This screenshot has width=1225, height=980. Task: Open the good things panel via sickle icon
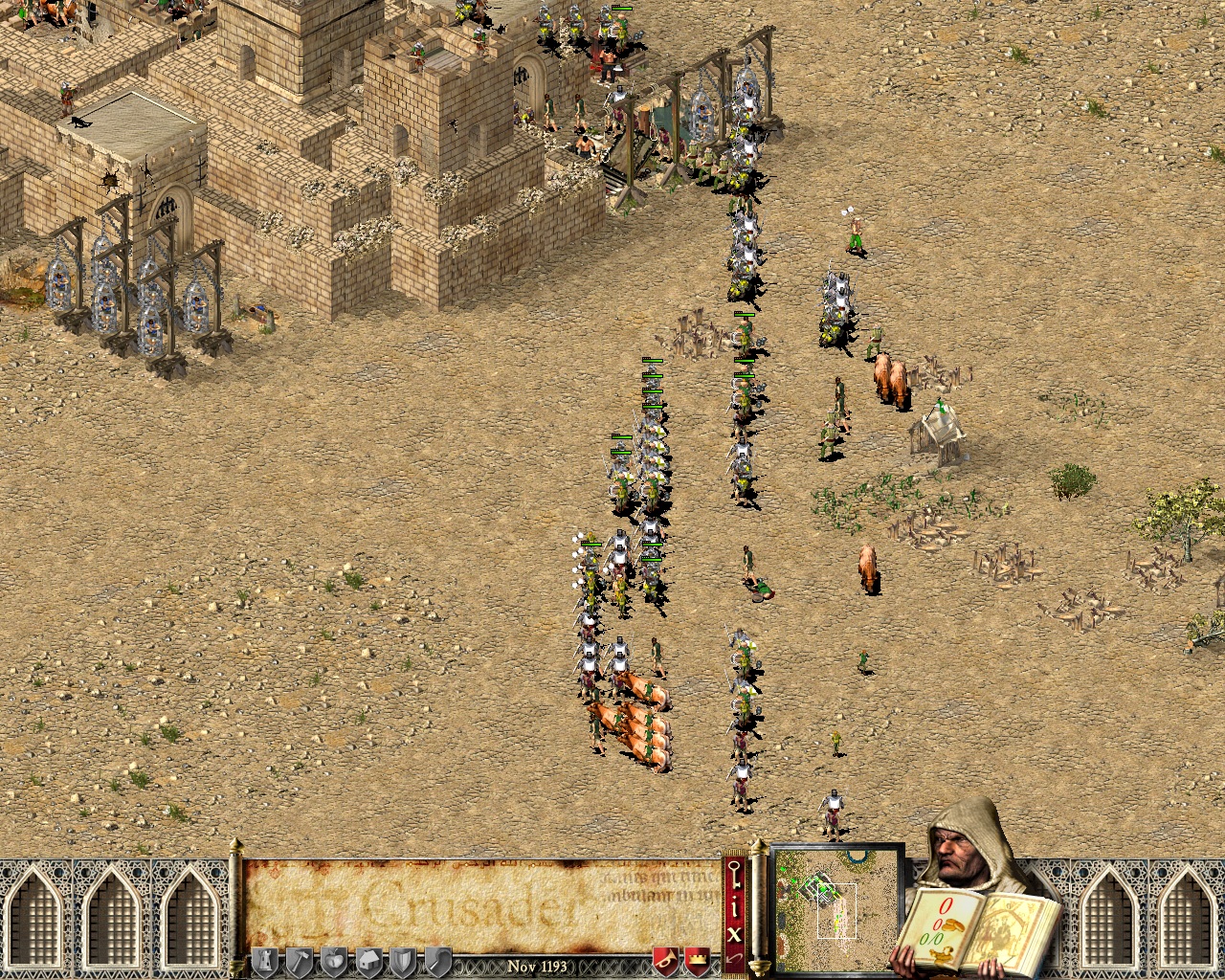pos(437,962)
